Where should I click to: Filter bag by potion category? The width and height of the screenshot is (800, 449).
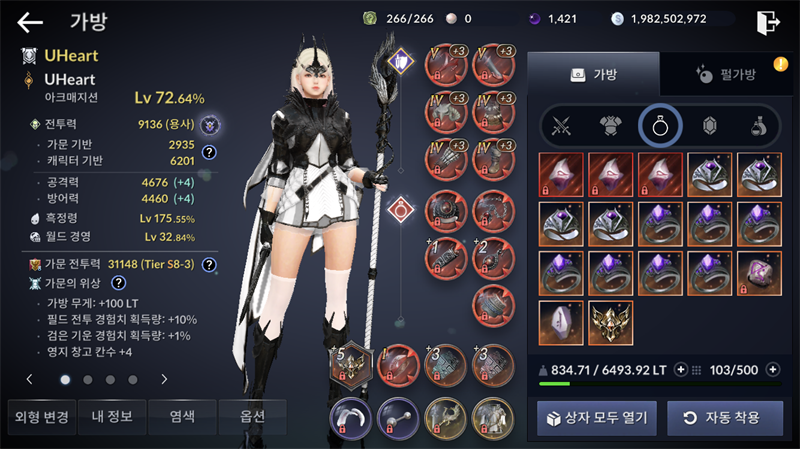[759, 126]
